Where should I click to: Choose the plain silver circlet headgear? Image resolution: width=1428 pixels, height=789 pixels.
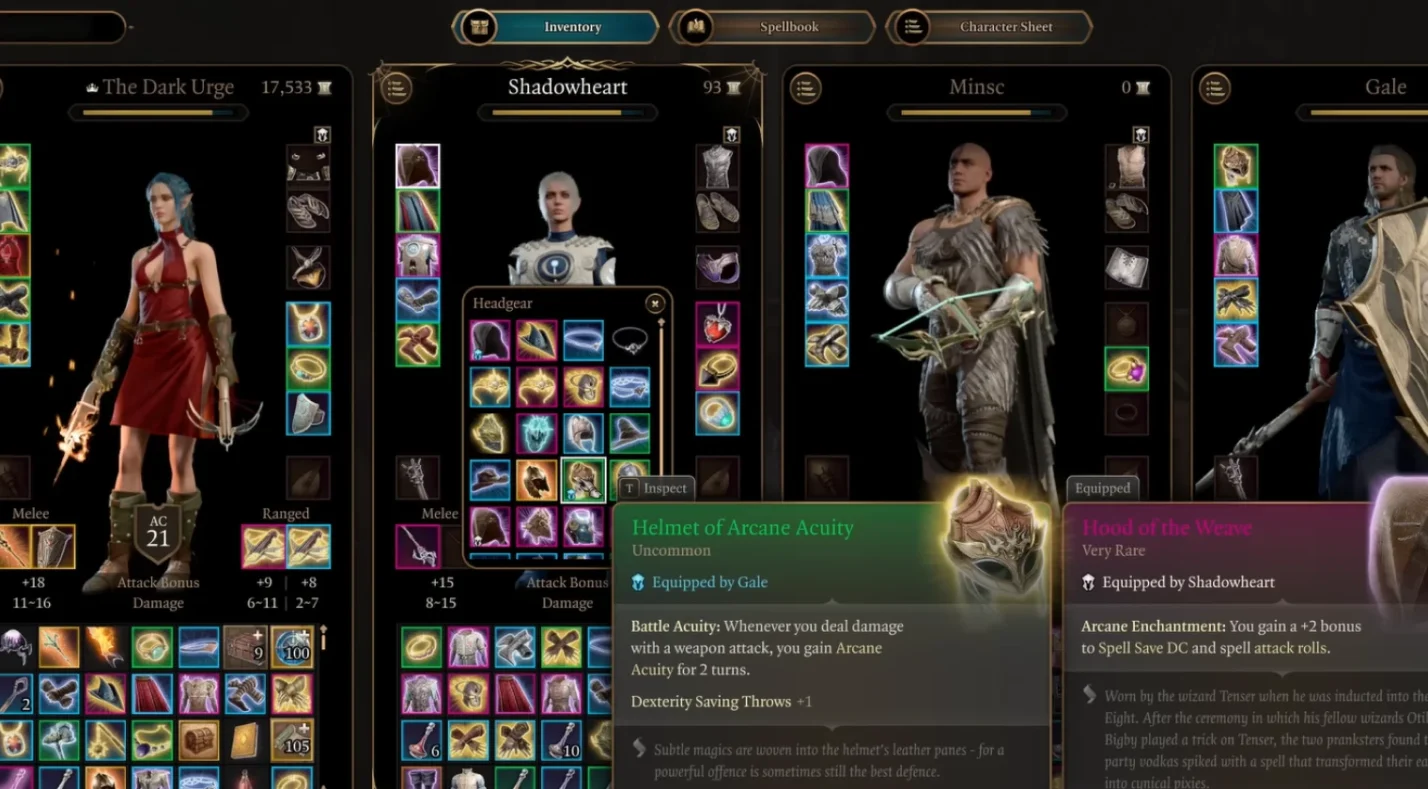pyautogui.click(x=629, y=341)
